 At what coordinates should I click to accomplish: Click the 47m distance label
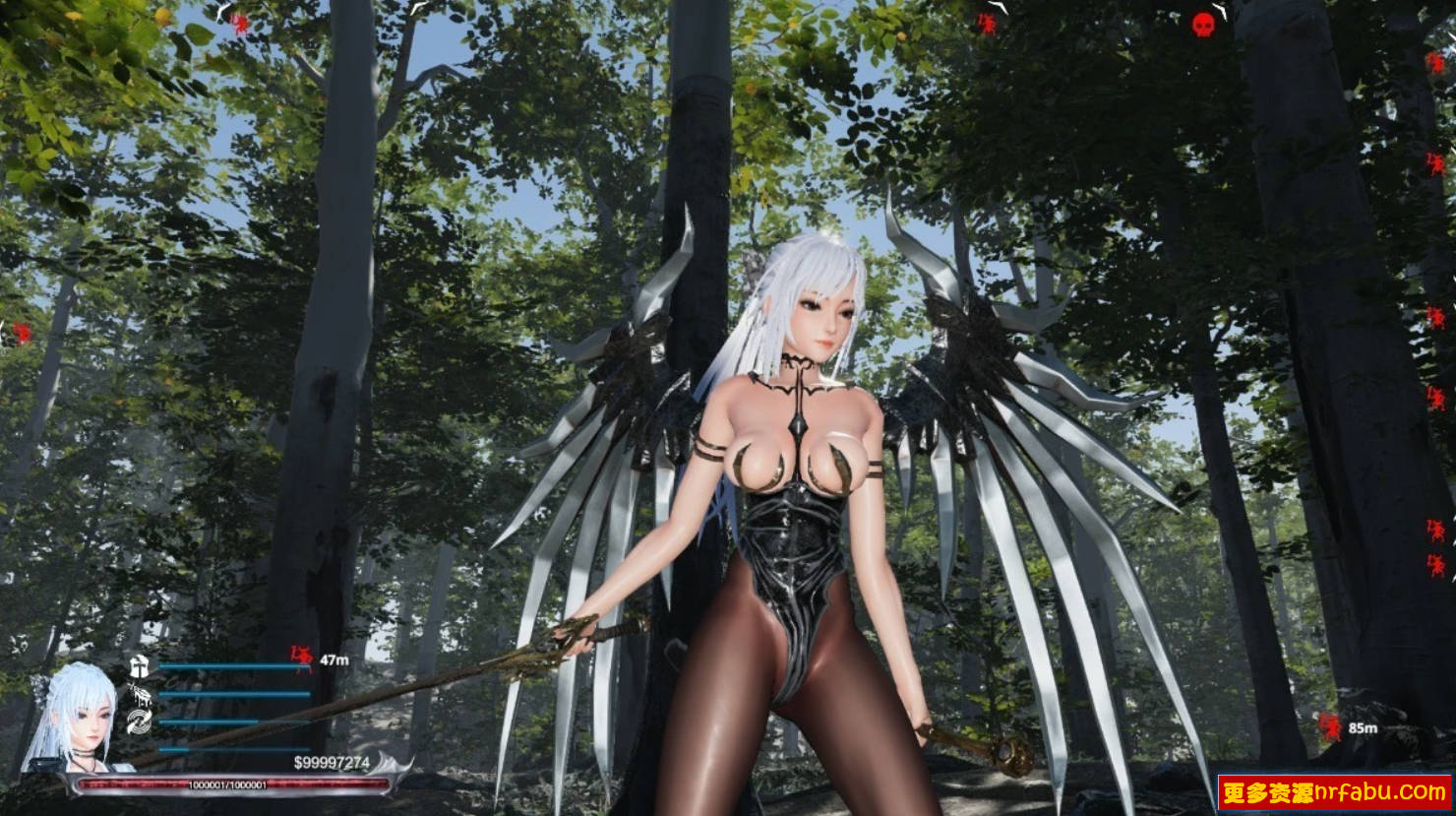click(335, 659)
